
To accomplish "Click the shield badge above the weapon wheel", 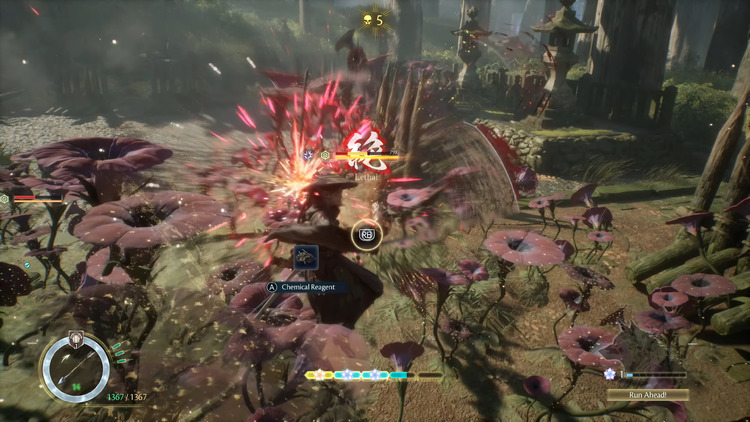I will (75, 338).
